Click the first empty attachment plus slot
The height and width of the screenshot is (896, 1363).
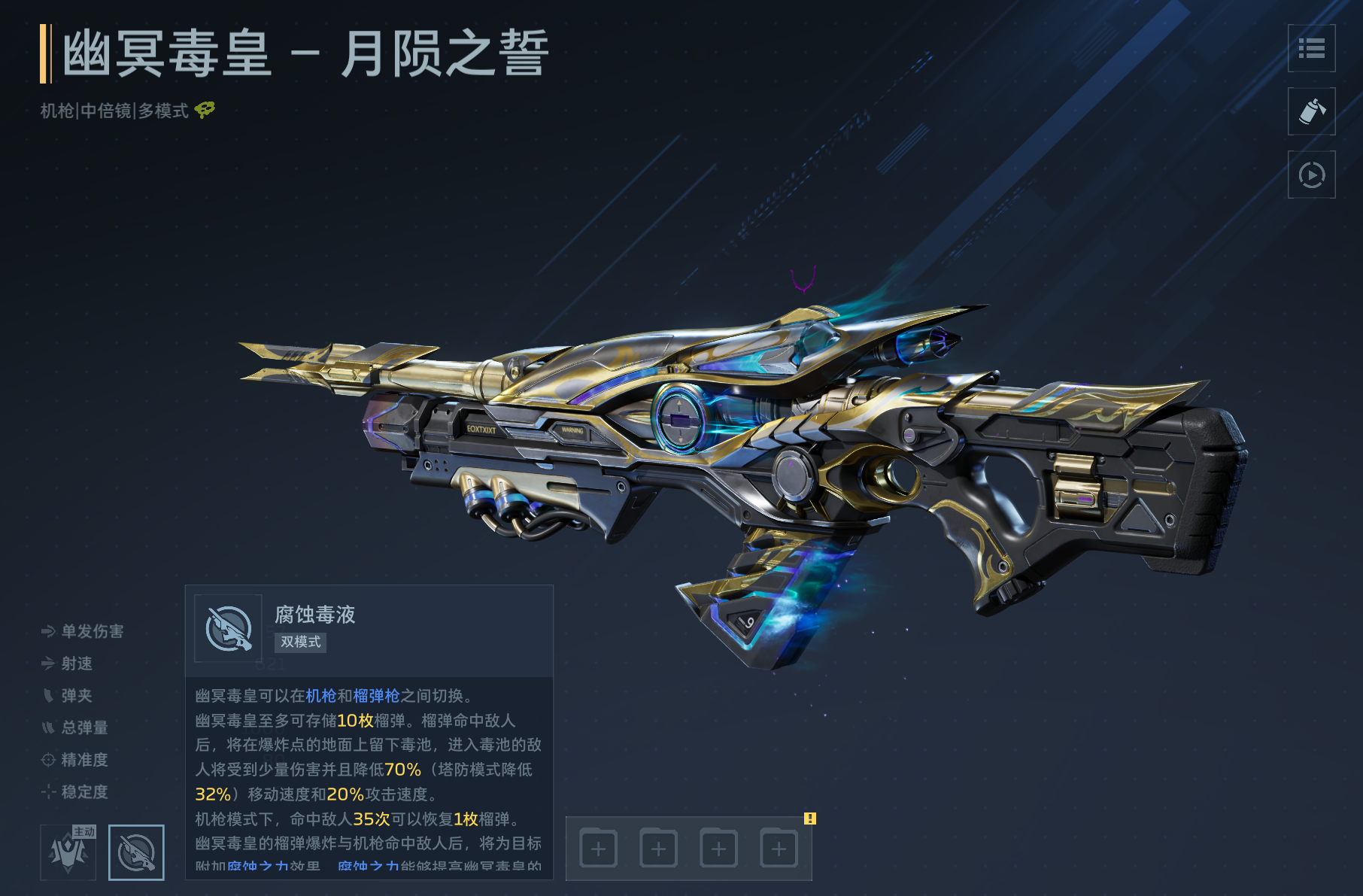(598, 847)
